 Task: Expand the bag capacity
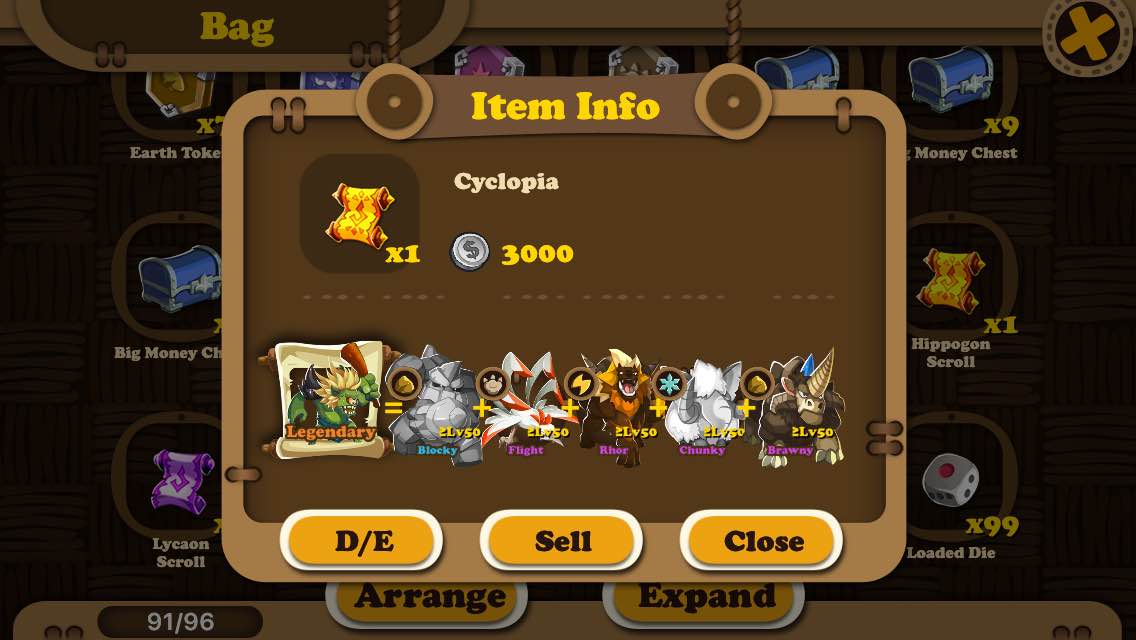pyautogui.click(x=706, y=597)
